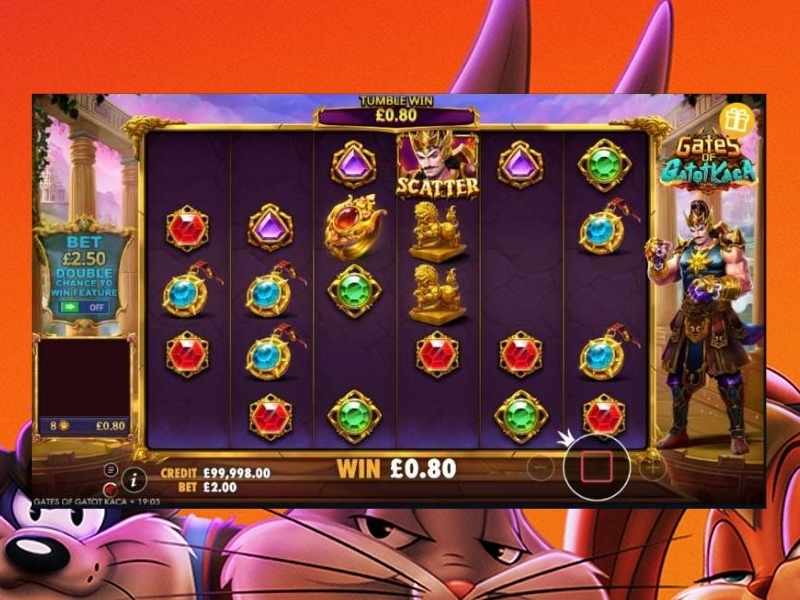Screen dimensions: 800x600
Task: Stop the spin with the square button
Action: coord(597,466)
